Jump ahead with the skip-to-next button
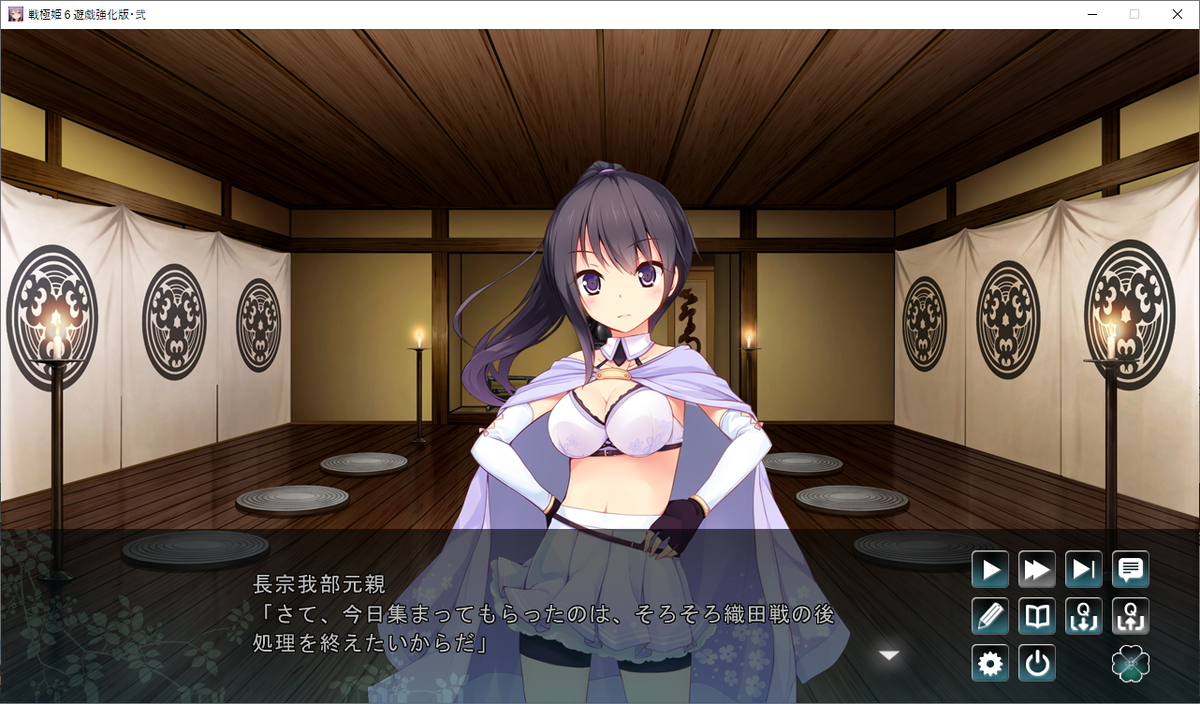1200x704 pixels. (x=1084, y=570)
